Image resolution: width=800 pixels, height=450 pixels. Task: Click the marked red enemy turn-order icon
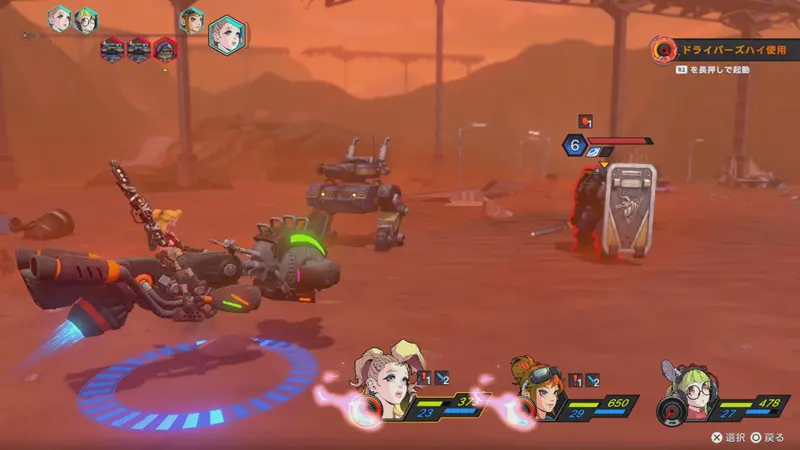[164, 49]
